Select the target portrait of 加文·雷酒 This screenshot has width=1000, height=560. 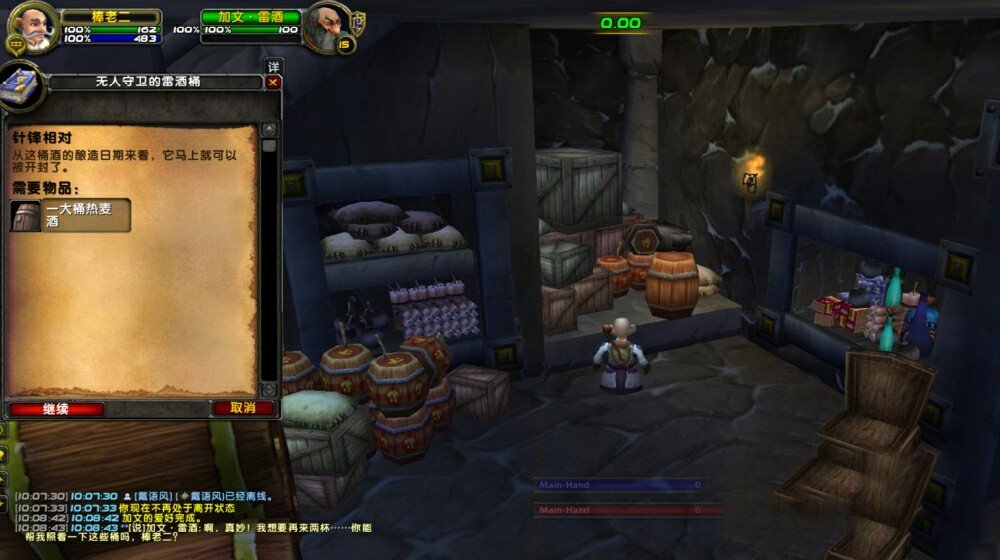click(327, 26)
